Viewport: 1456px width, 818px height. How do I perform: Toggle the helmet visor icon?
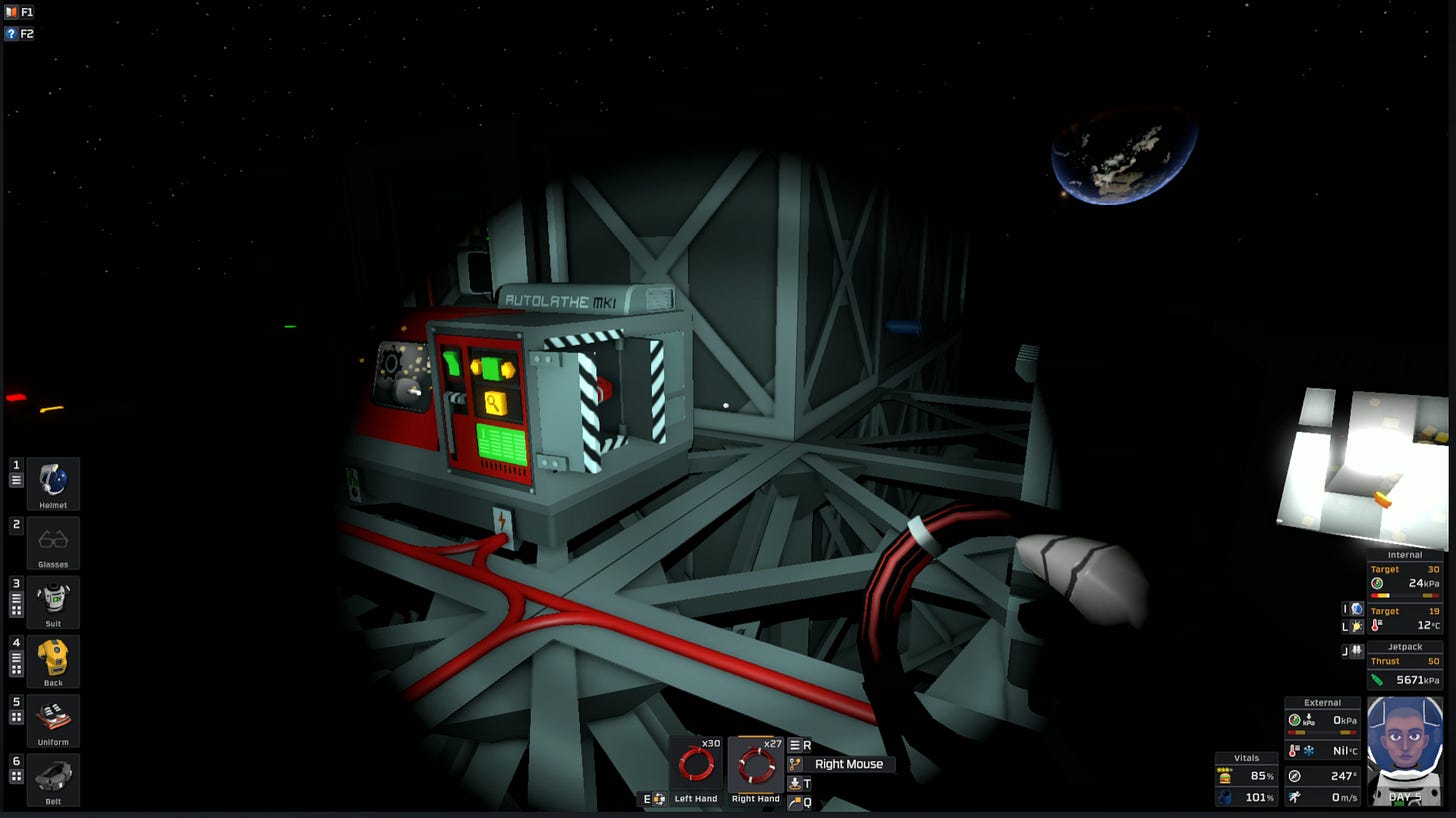pos(1356,609)
